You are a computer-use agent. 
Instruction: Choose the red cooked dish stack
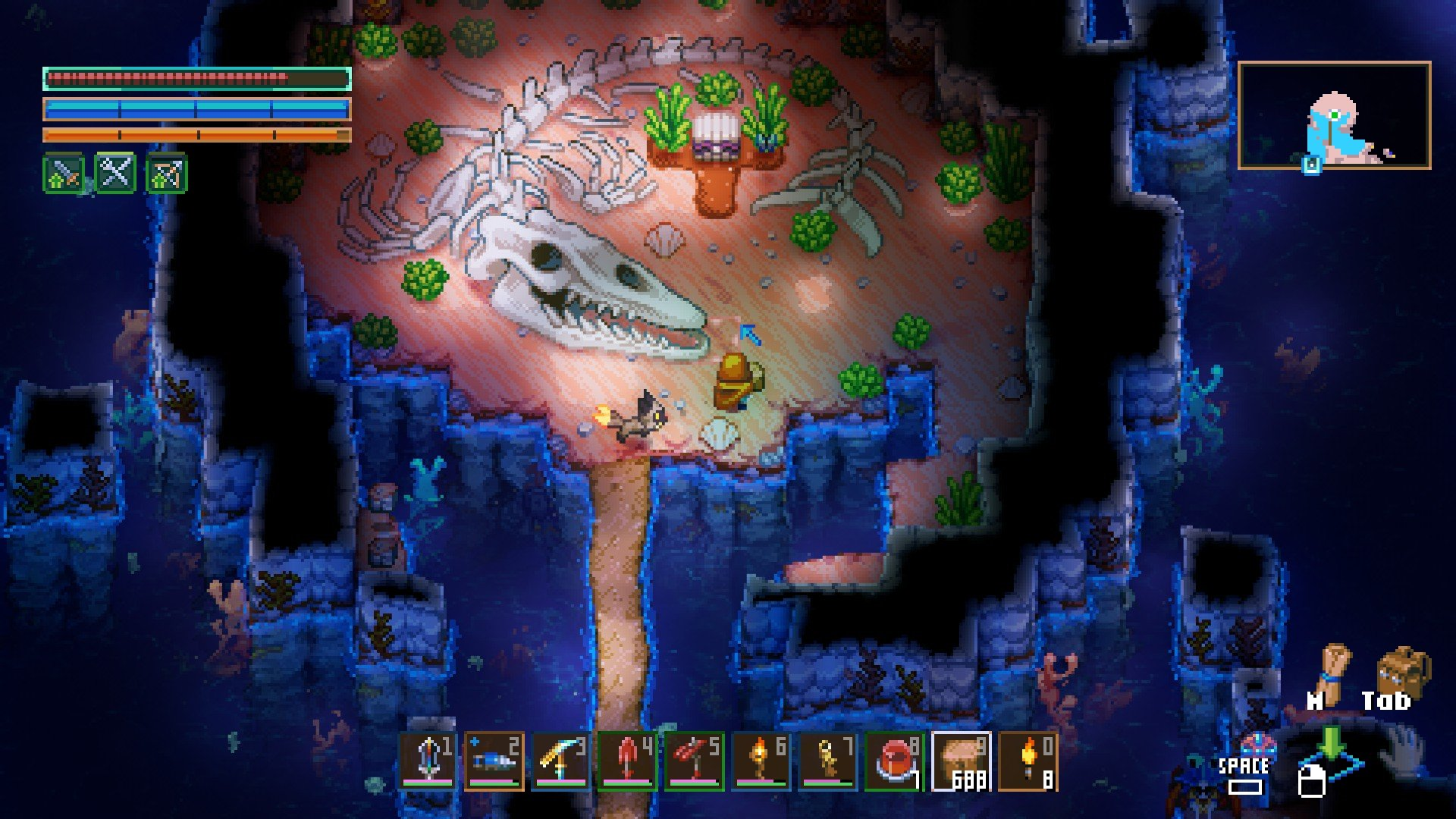click(x=895, y=761)
